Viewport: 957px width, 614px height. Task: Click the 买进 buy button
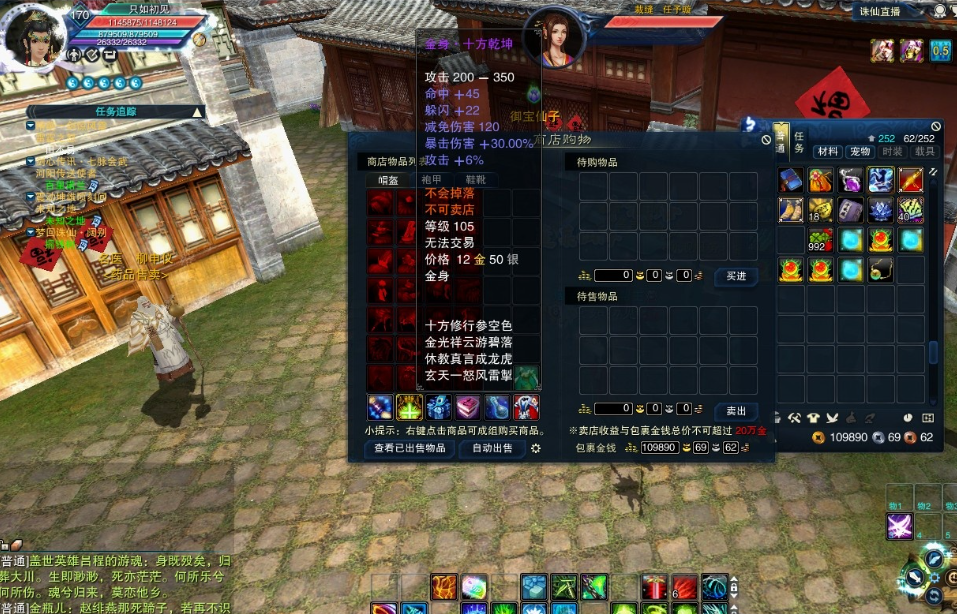tap(735, 276)
